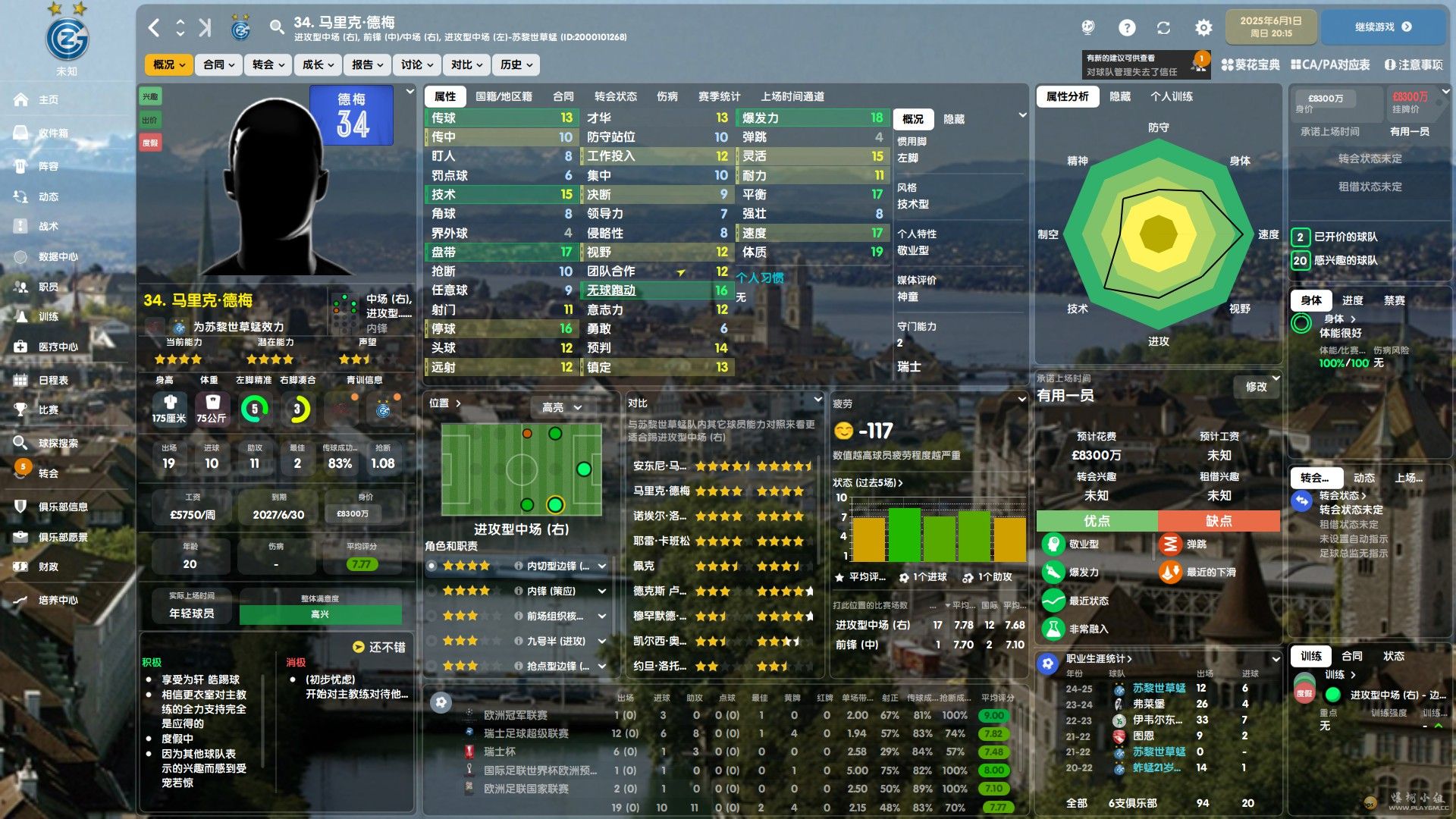This screenshot has height=819, width=1456.
Task: Show the 赛季统计 tab
Action: [719, 96]
